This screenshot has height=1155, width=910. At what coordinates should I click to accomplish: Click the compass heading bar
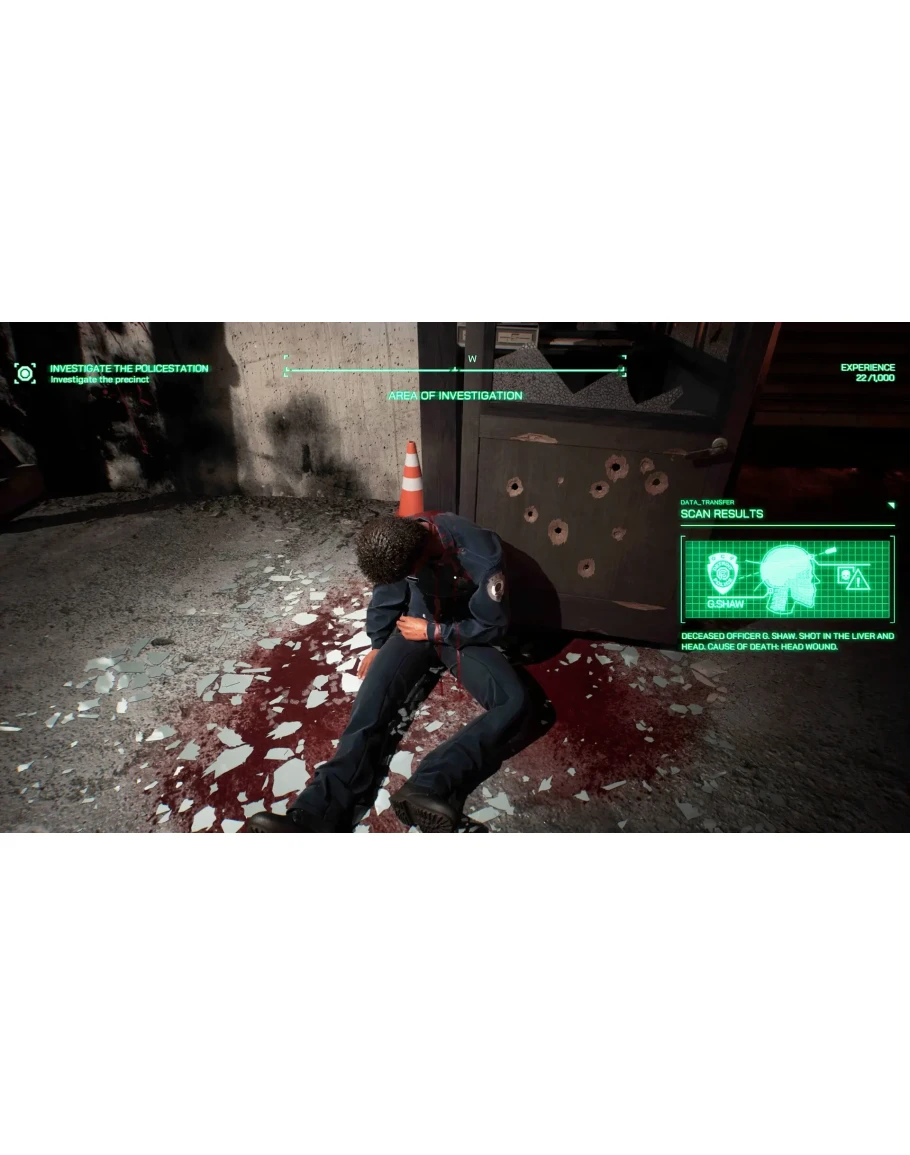pos(455,369)
